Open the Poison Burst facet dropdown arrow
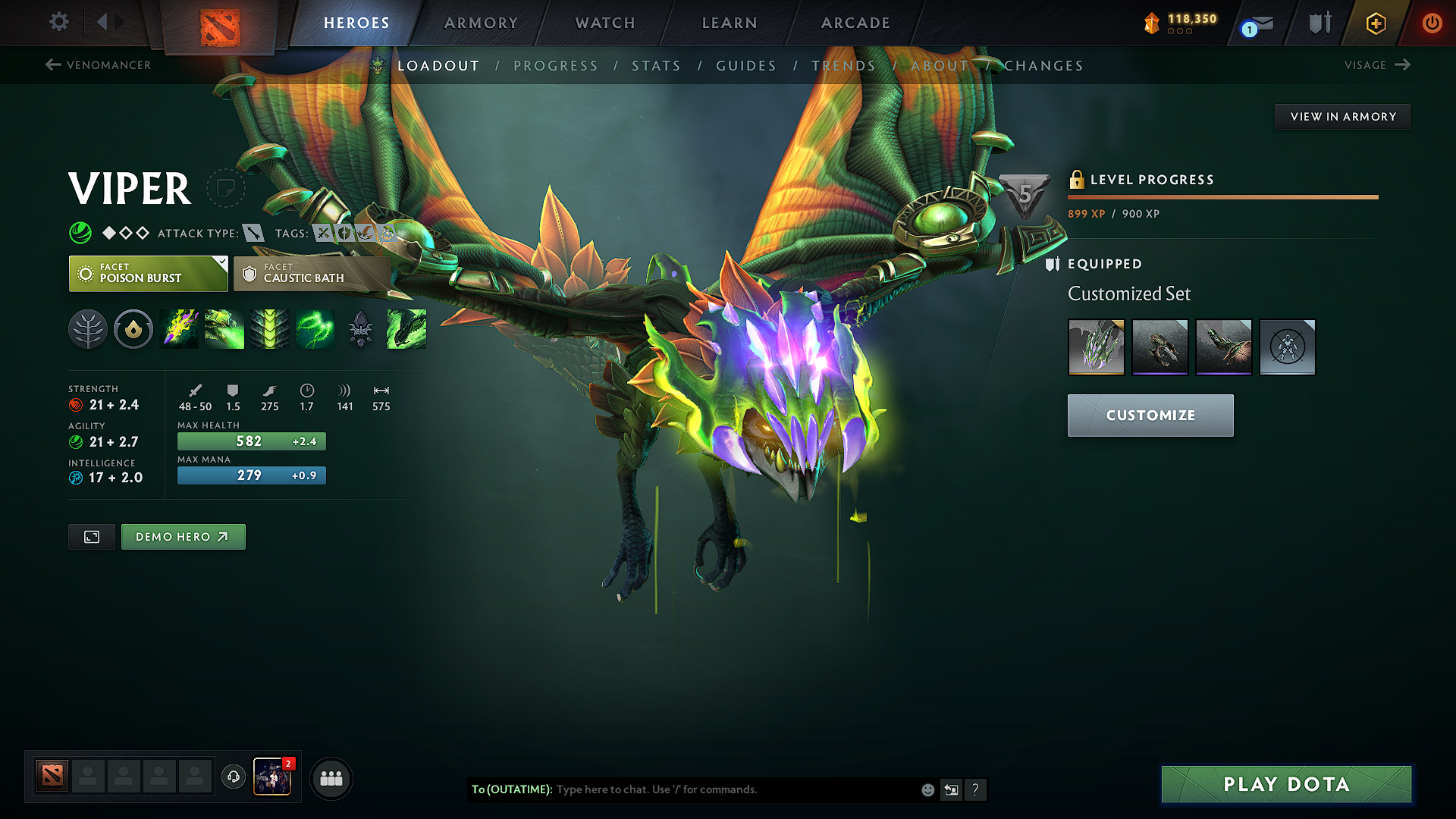This screenshot has width=1456, height=819. [x=221, y=264]
